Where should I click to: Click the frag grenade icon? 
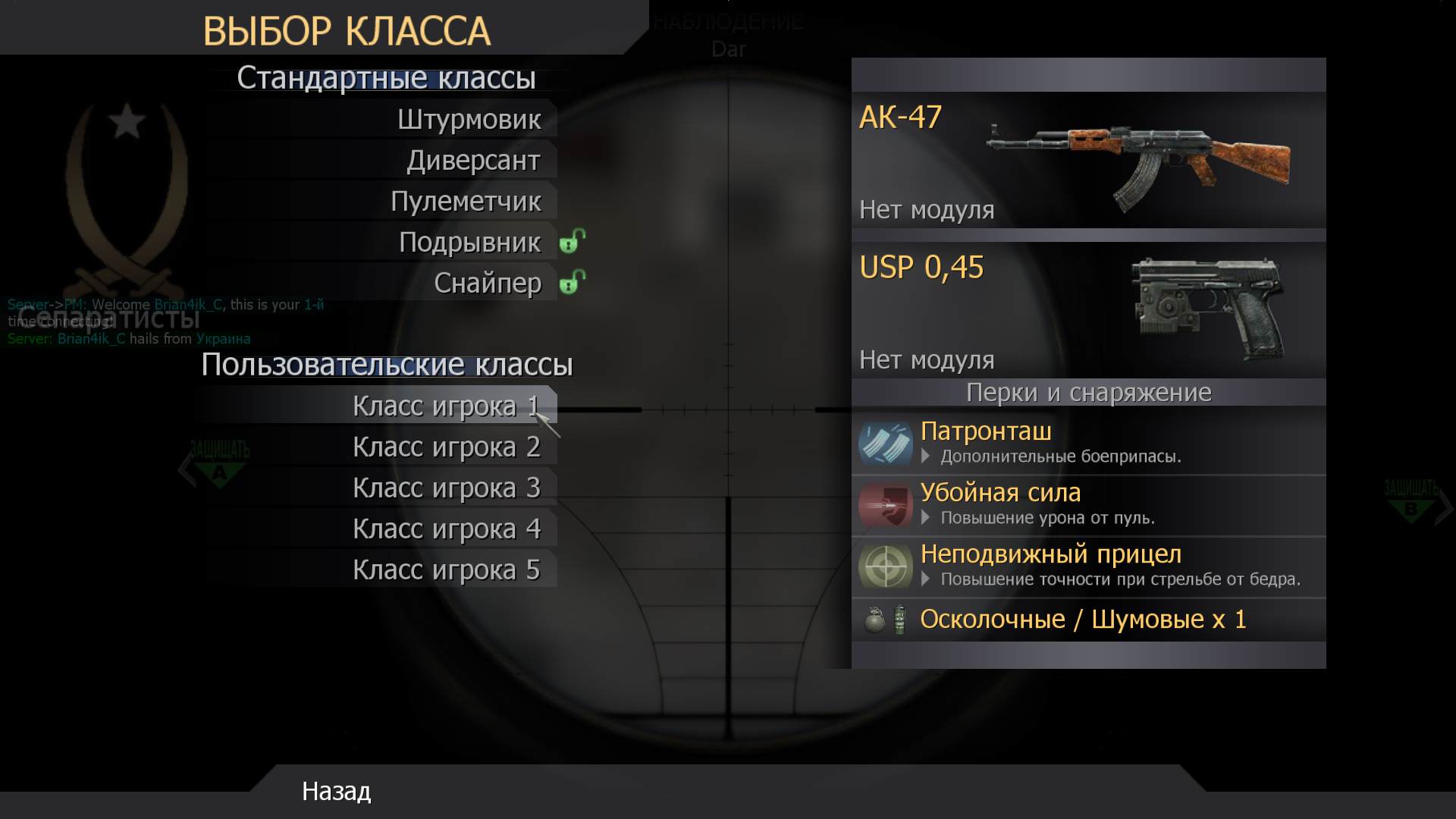coord(875,620)
